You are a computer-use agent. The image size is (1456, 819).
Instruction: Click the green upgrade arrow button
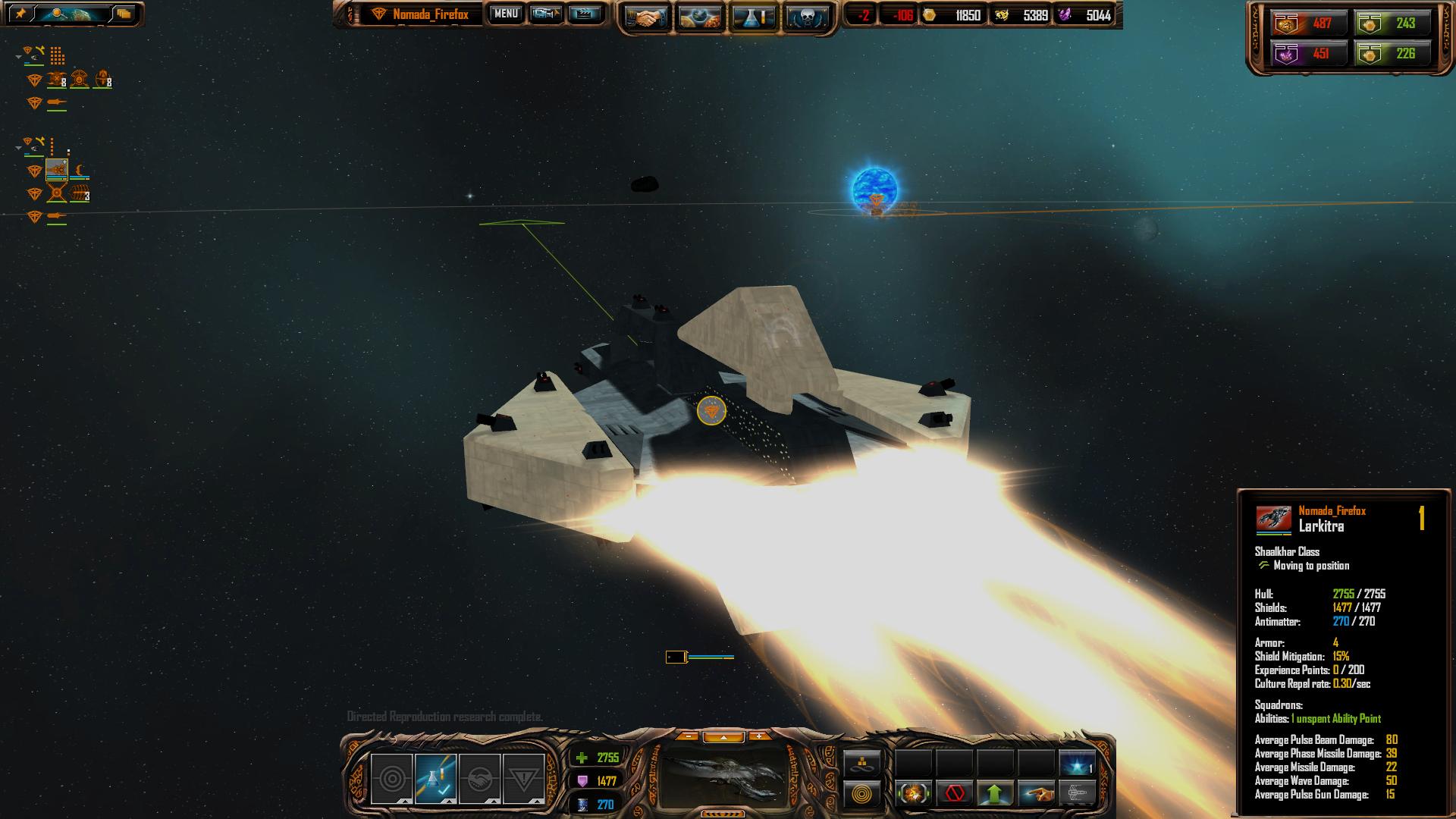tap(995, 794)
